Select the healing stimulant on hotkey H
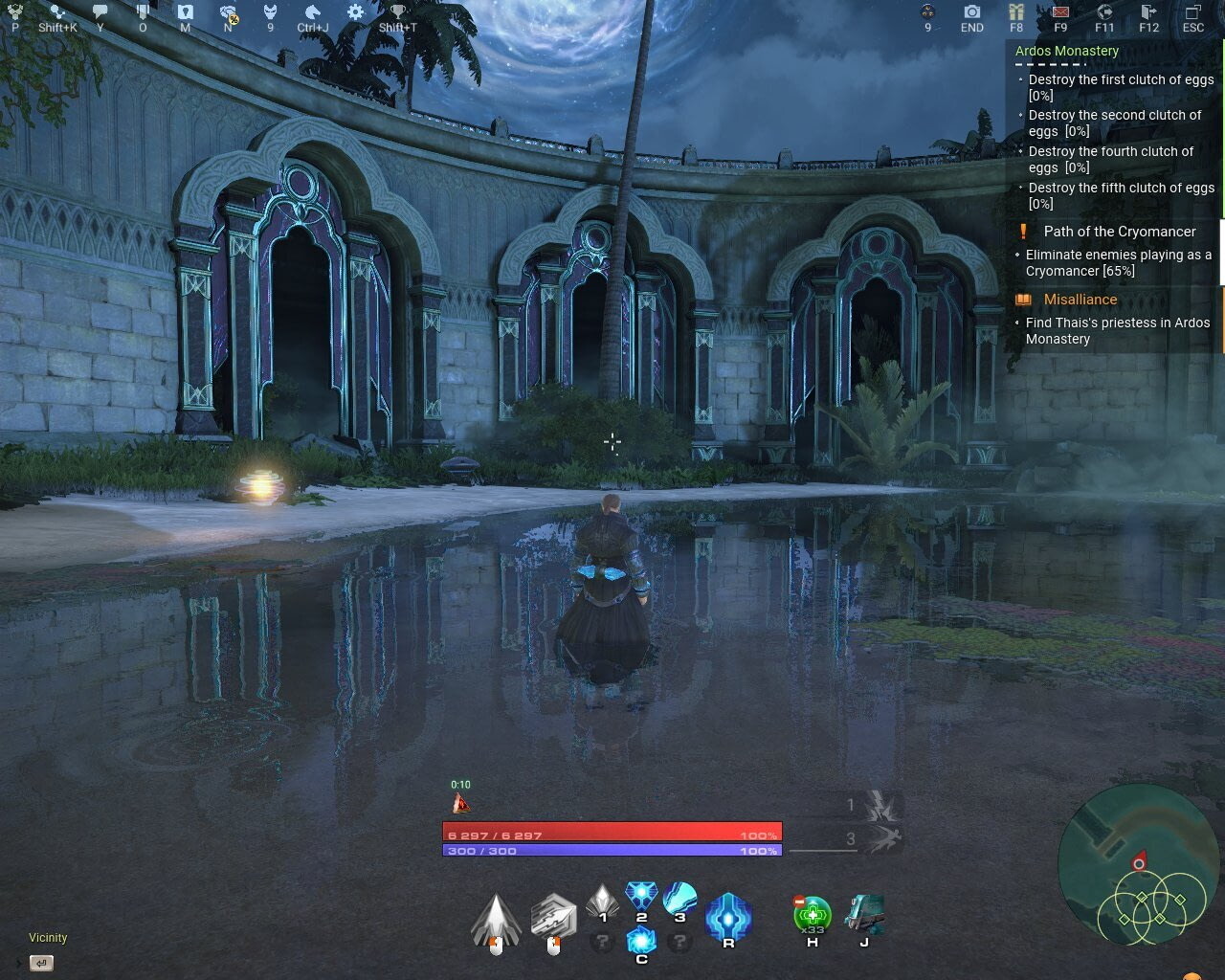Screen dimensions: 1225x980 tap(813, 915)
